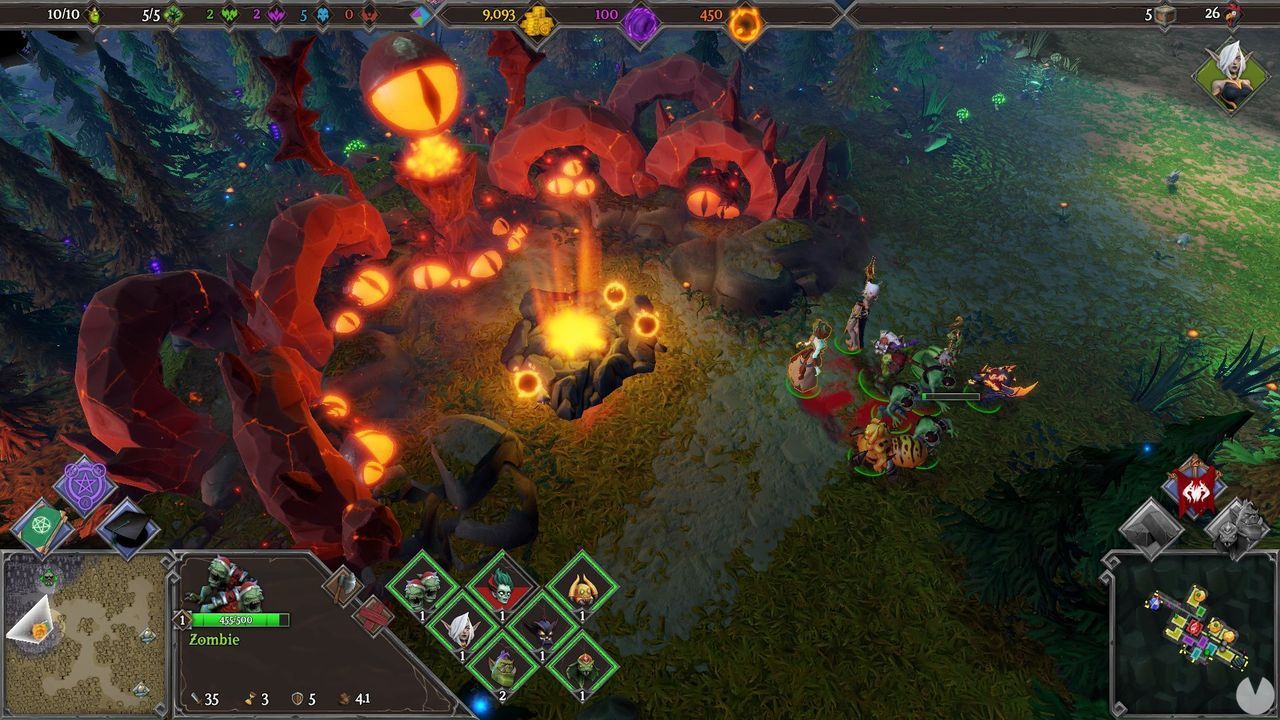Click the axe attack command icon in the unit panel

[x=345, y=585]
